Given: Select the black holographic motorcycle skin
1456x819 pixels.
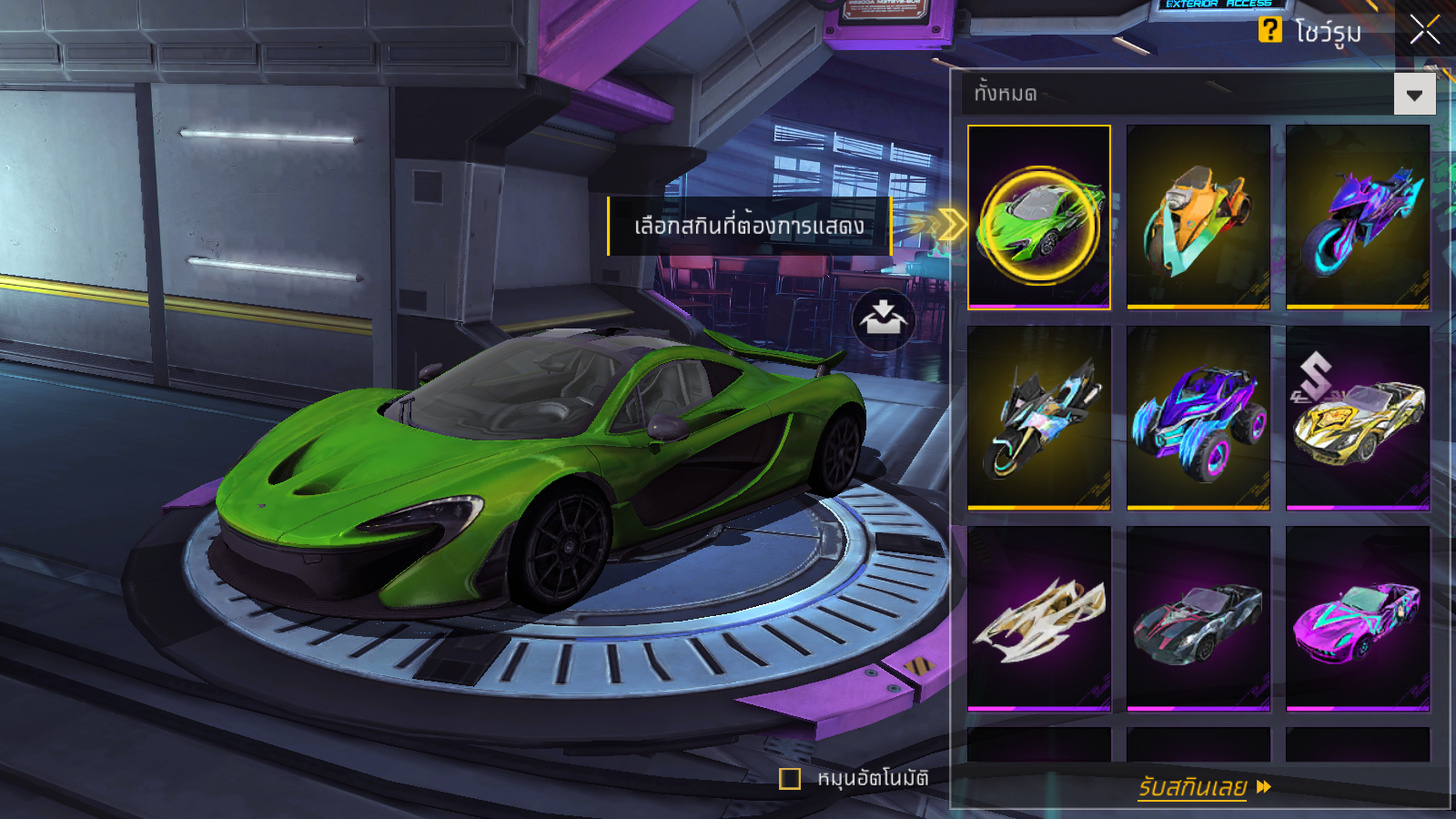Looking at the screenshot, I should point(1039,417).
